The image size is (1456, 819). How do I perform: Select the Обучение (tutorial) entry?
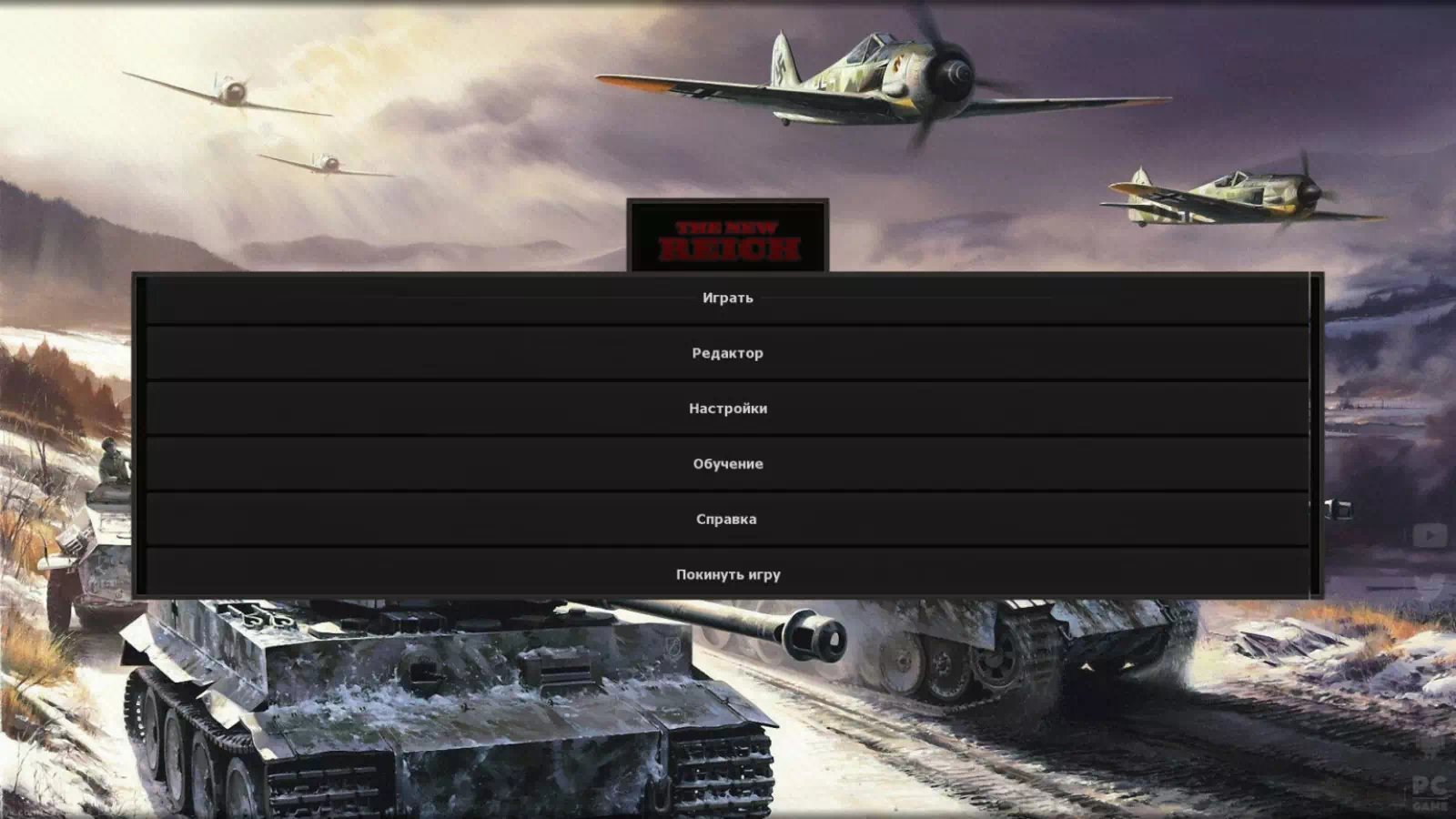727,464
